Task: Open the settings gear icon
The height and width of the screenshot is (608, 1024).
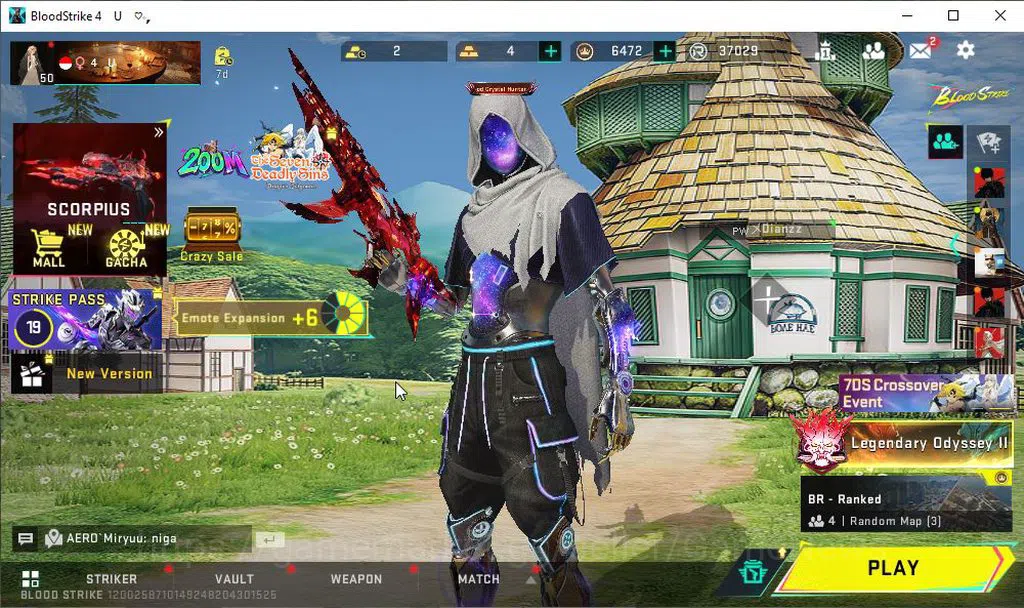Action: tap(965, 50)
